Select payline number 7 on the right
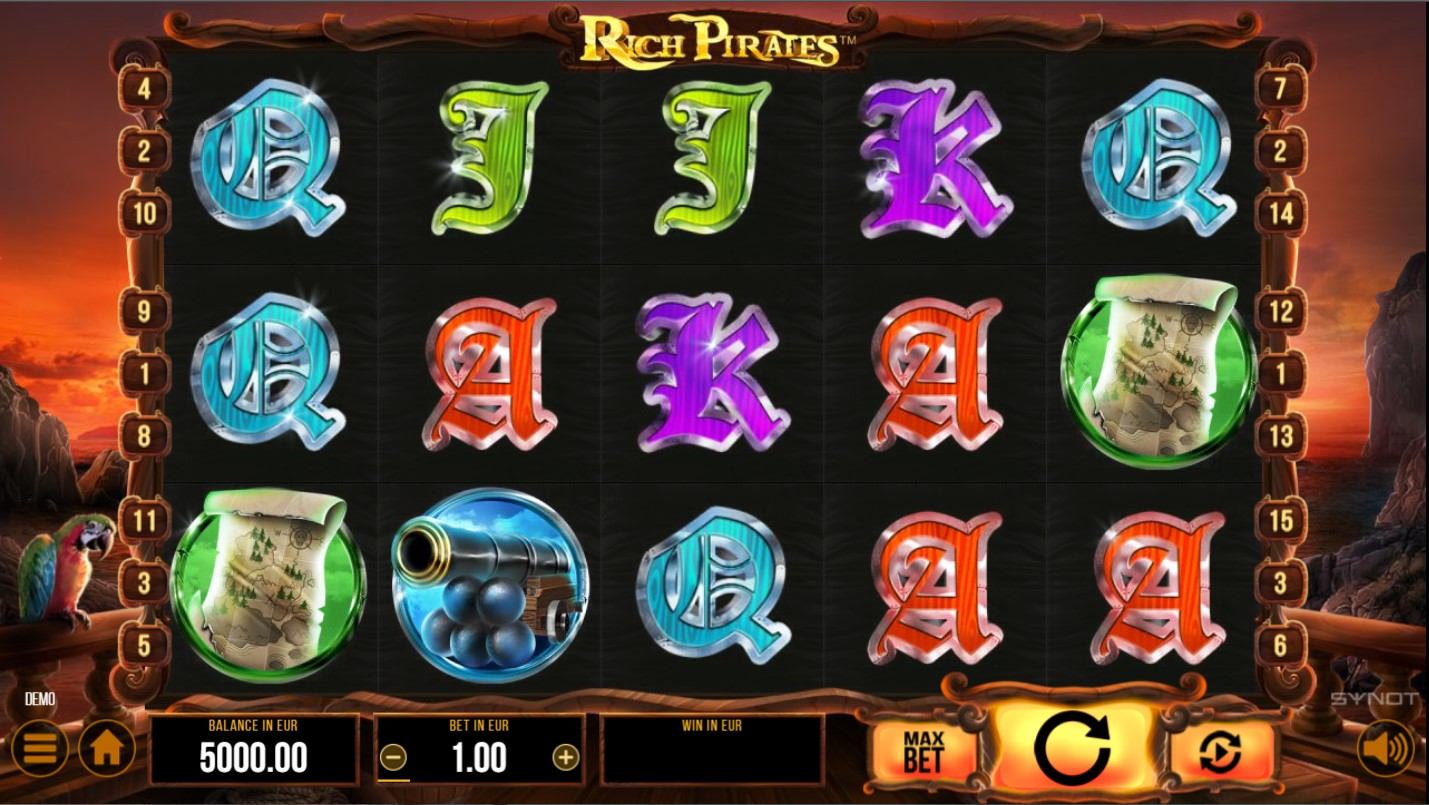This screenshot has height=805, width=1429. click(1280, 89)
